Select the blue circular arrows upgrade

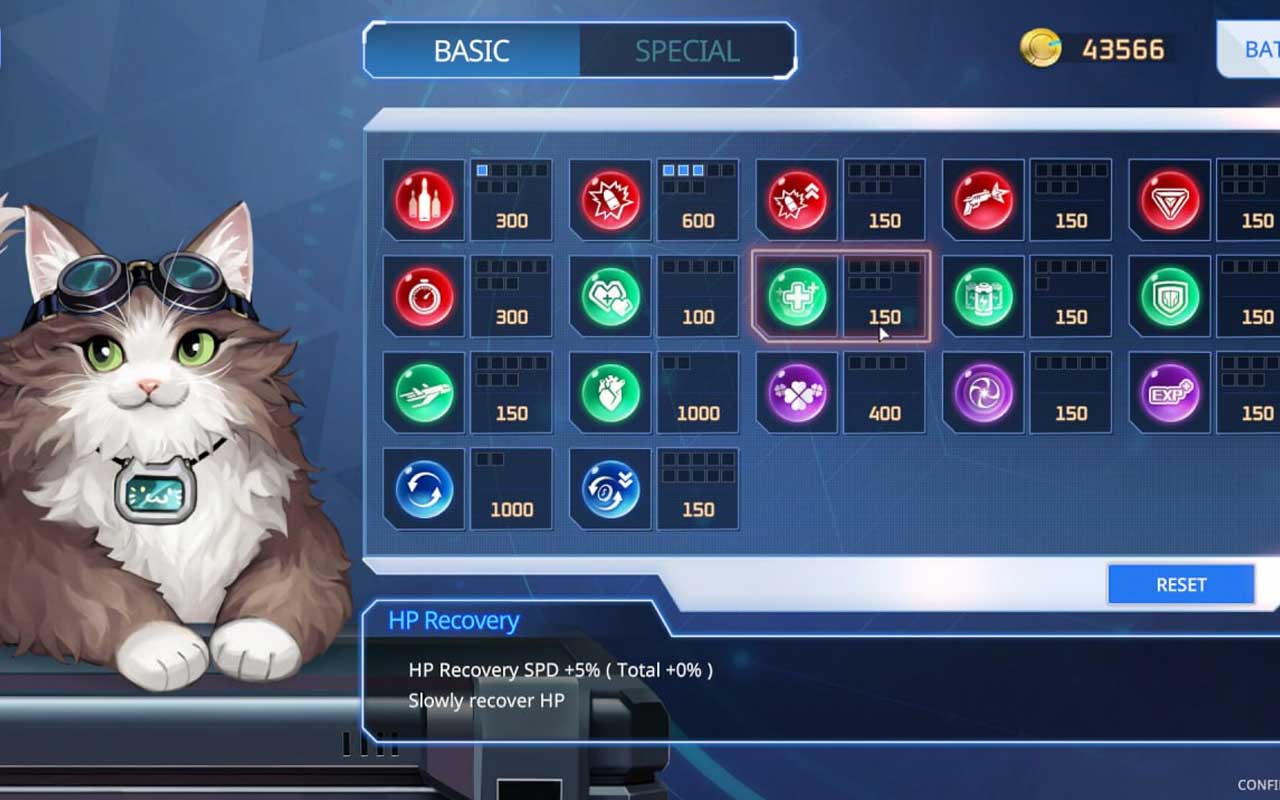pyautogui.click(x=424, y=489)
